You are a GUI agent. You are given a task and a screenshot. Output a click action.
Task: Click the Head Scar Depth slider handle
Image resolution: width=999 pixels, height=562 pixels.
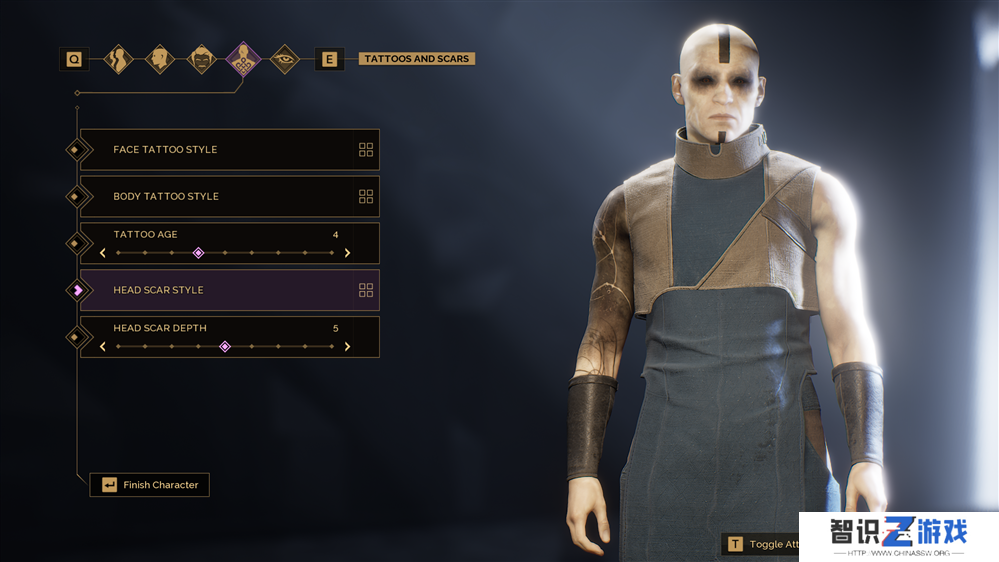click(x=225, y=347)
